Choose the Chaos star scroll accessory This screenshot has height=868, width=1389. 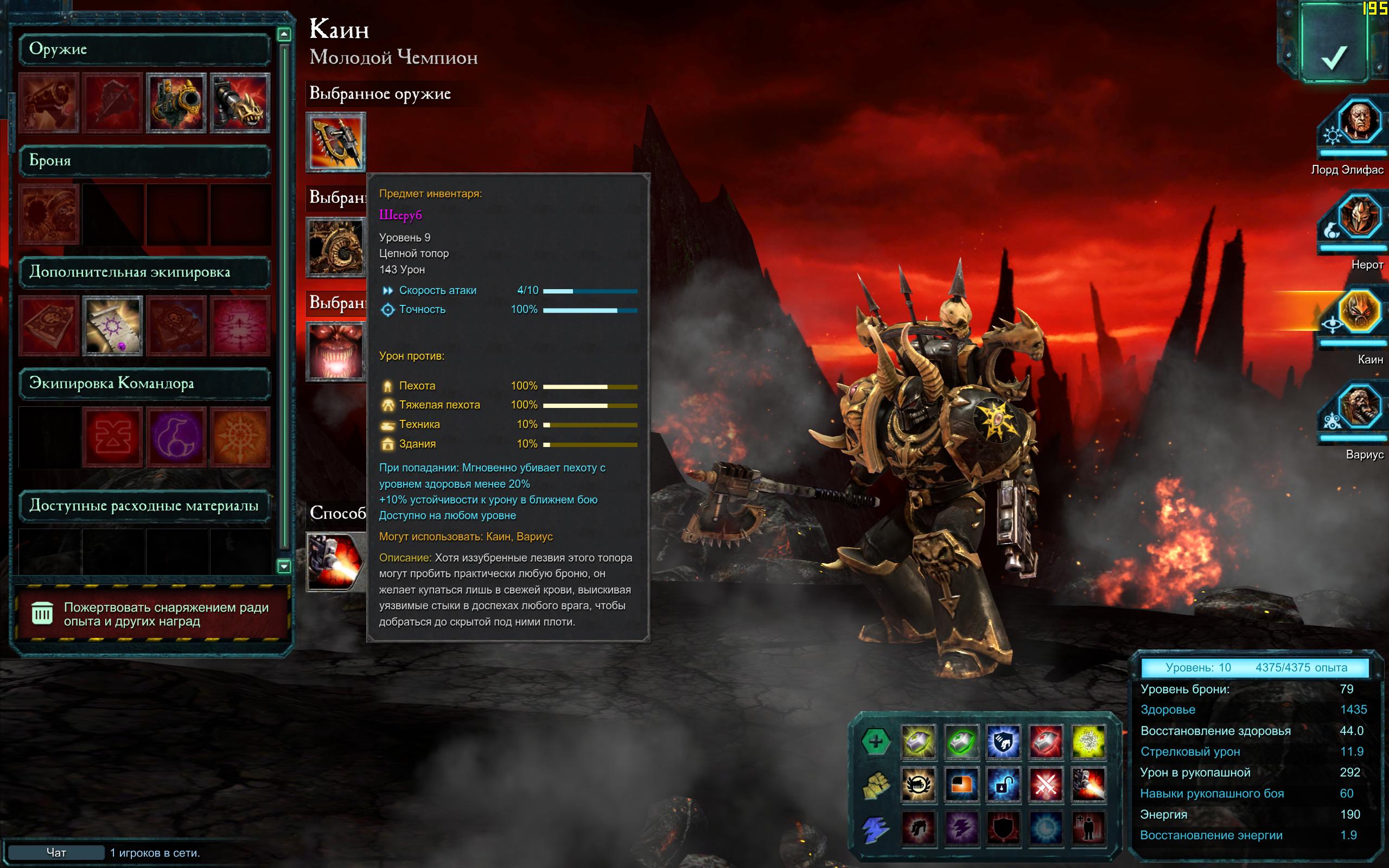click(x=112, y=325)
